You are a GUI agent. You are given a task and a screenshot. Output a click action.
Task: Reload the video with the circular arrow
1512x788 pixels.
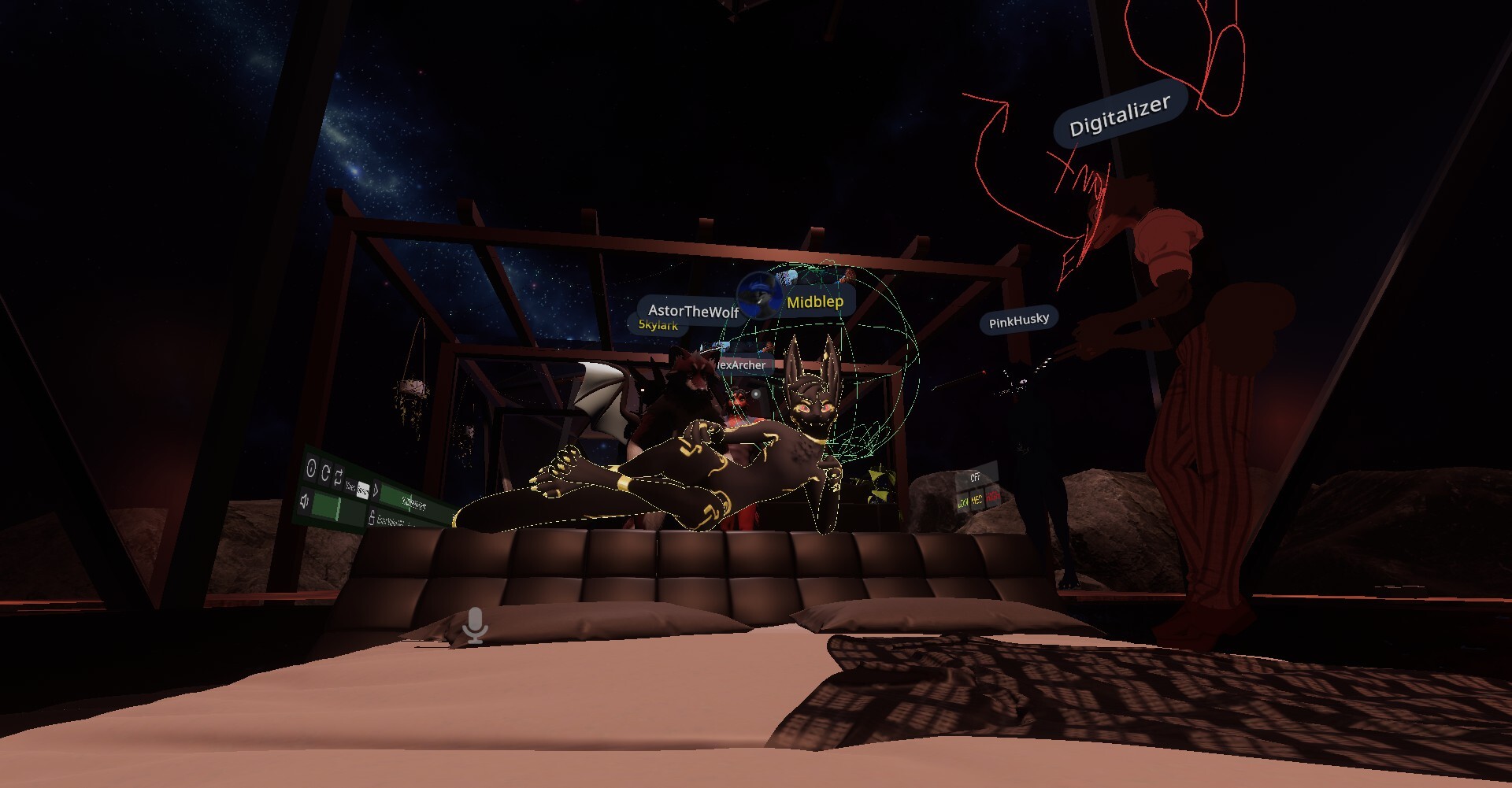[324, 474]
